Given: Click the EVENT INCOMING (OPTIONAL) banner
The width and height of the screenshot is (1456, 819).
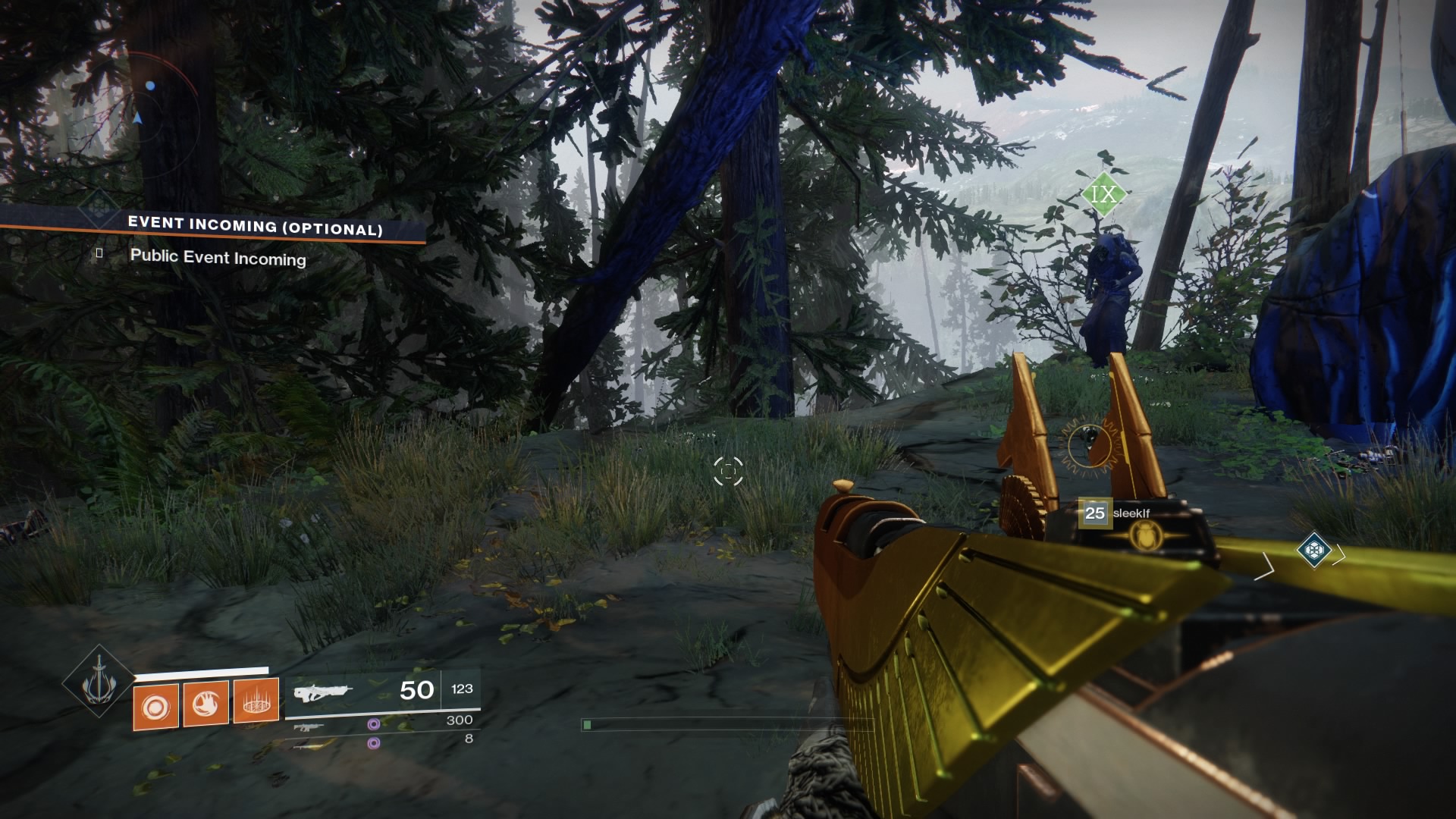Looking at the screenshot, I should (254, 225).
